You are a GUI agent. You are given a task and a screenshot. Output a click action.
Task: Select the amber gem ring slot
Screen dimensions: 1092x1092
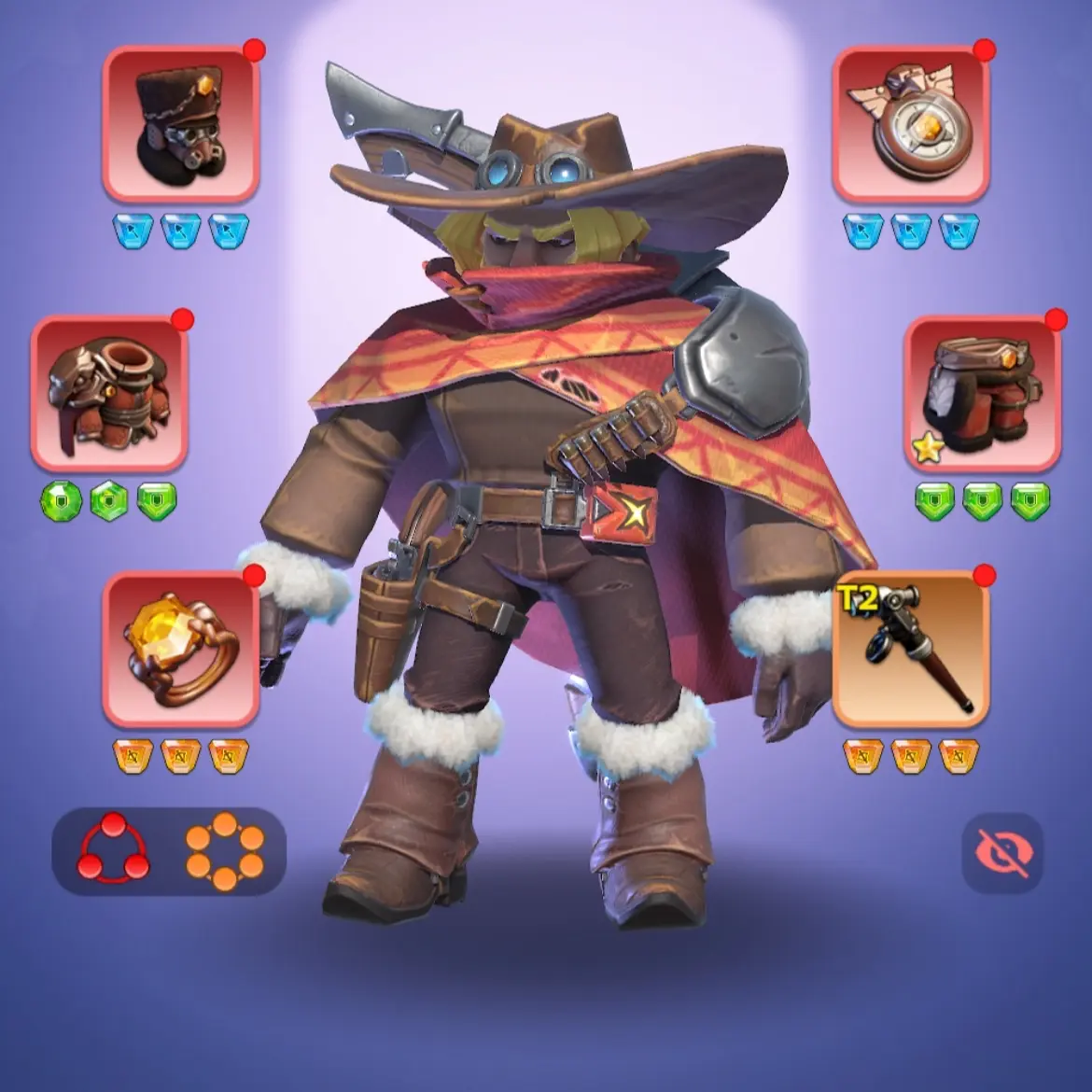pos(180,650)
